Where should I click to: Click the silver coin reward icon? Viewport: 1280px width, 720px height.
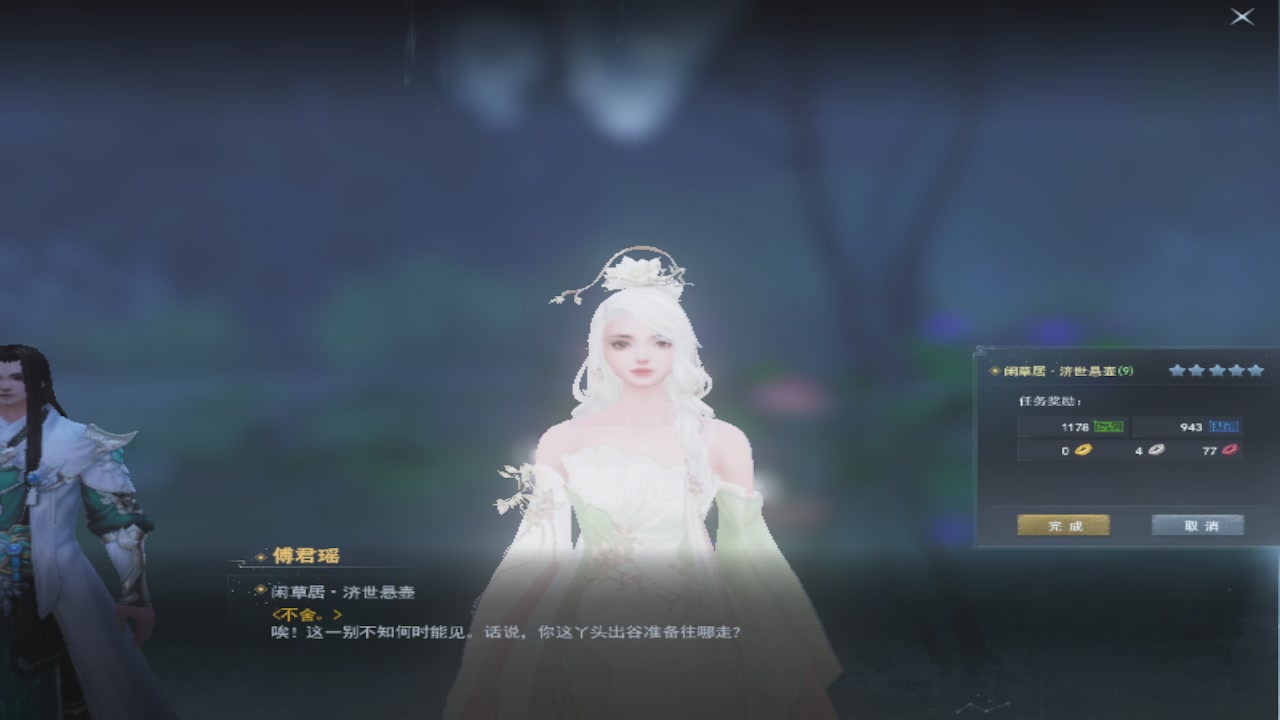[x=1155, y=450]
